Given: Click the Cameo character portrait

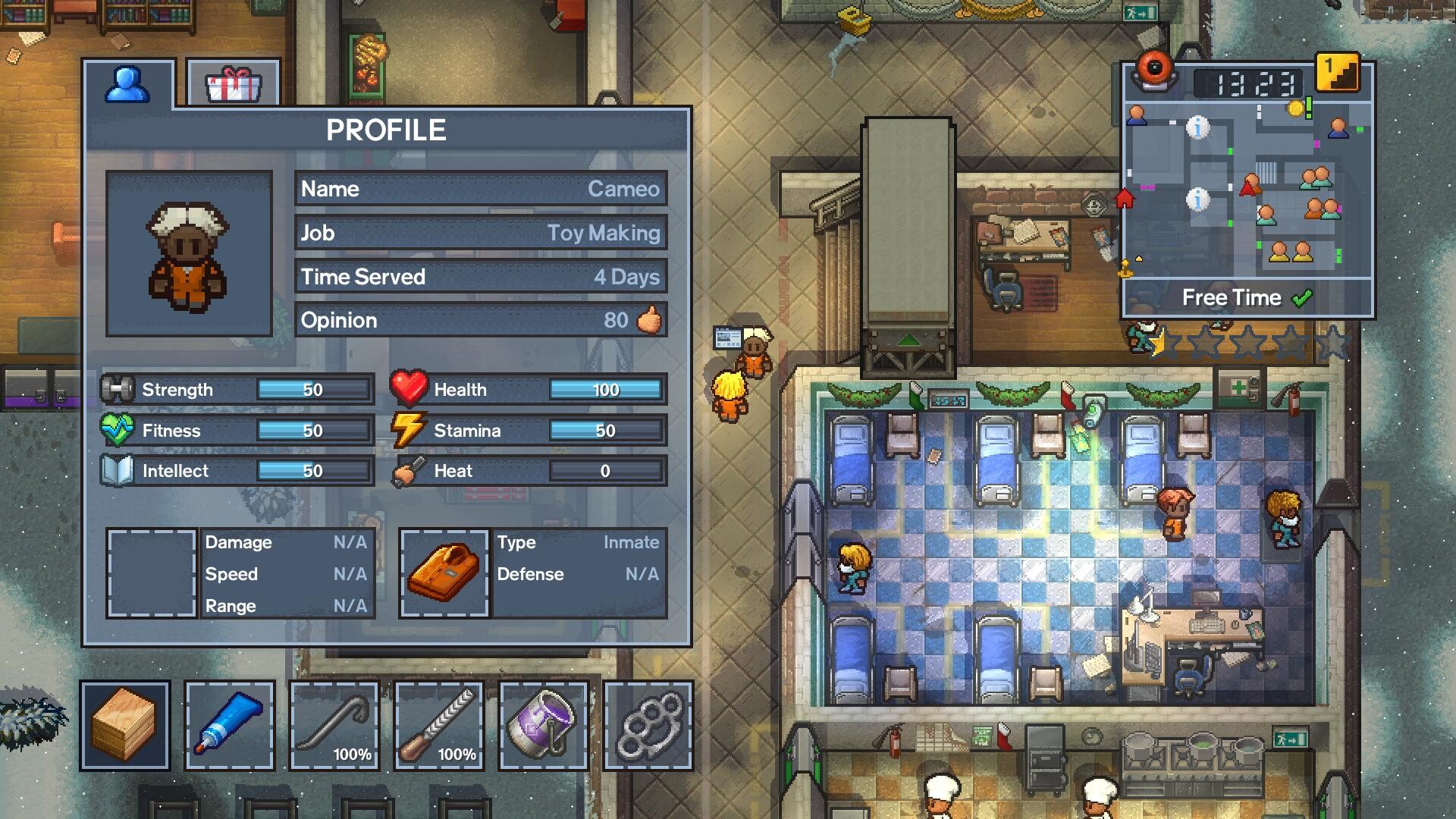Looking at the screenshot, I should [189, 253].
